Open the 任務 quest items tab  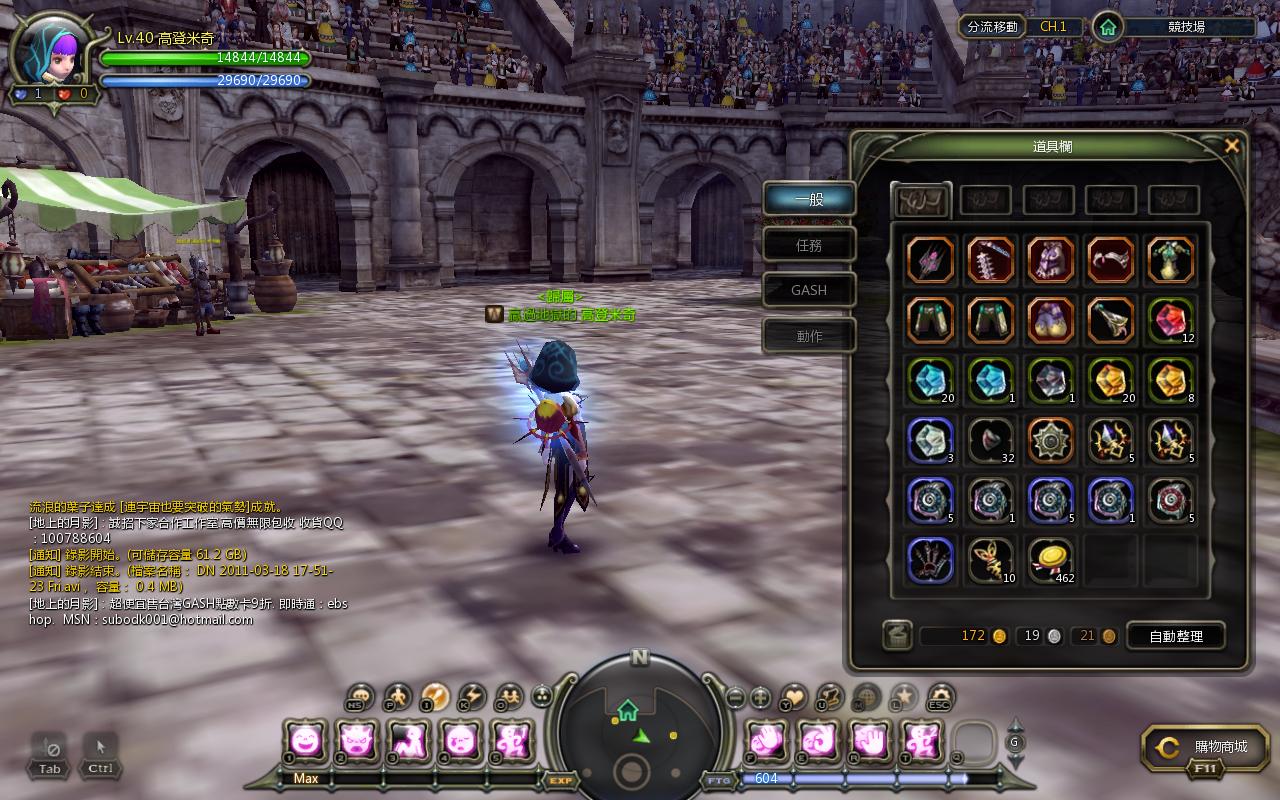[809, 245]
